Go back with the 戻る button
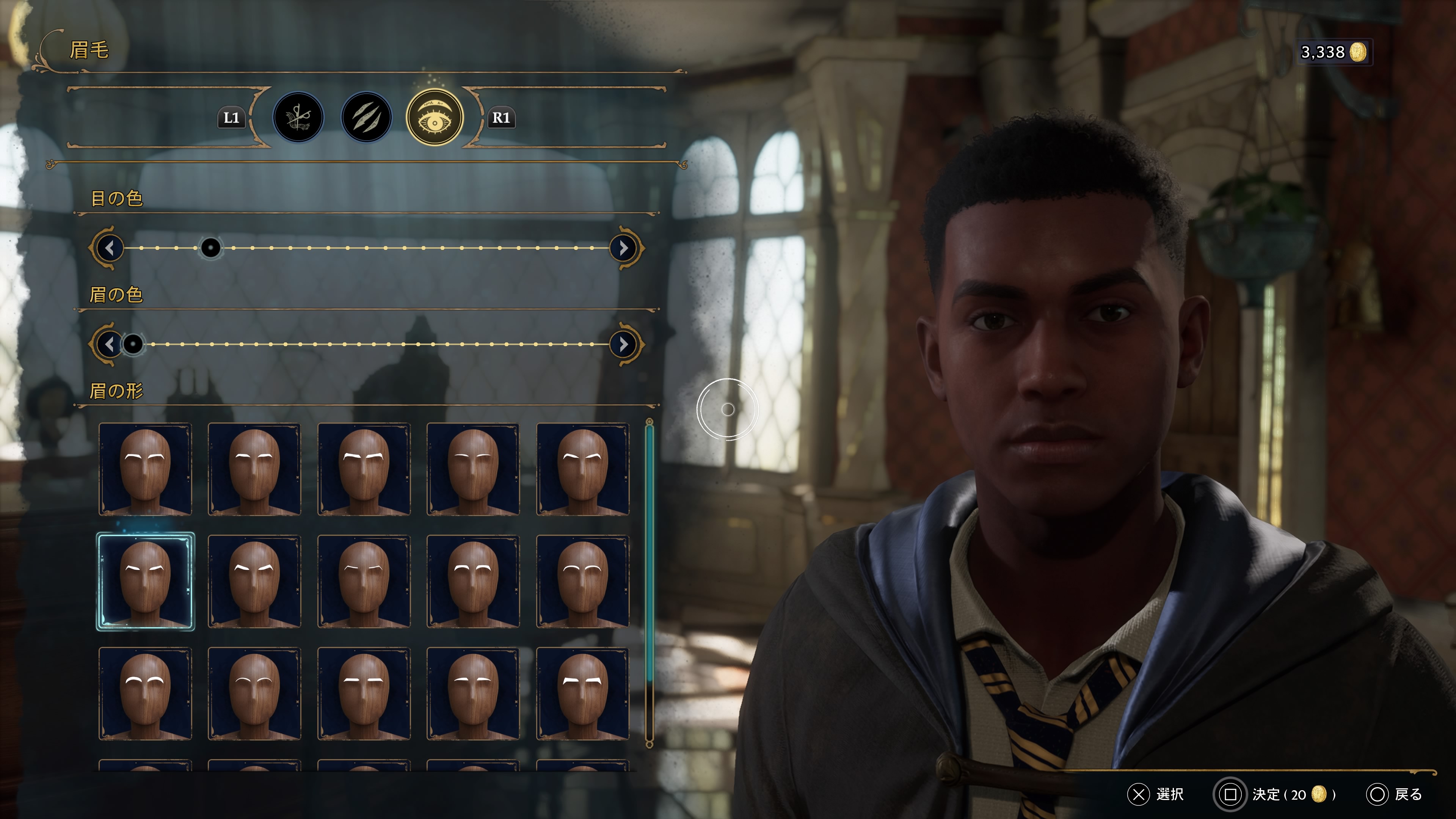 [x=1395, y=794]
